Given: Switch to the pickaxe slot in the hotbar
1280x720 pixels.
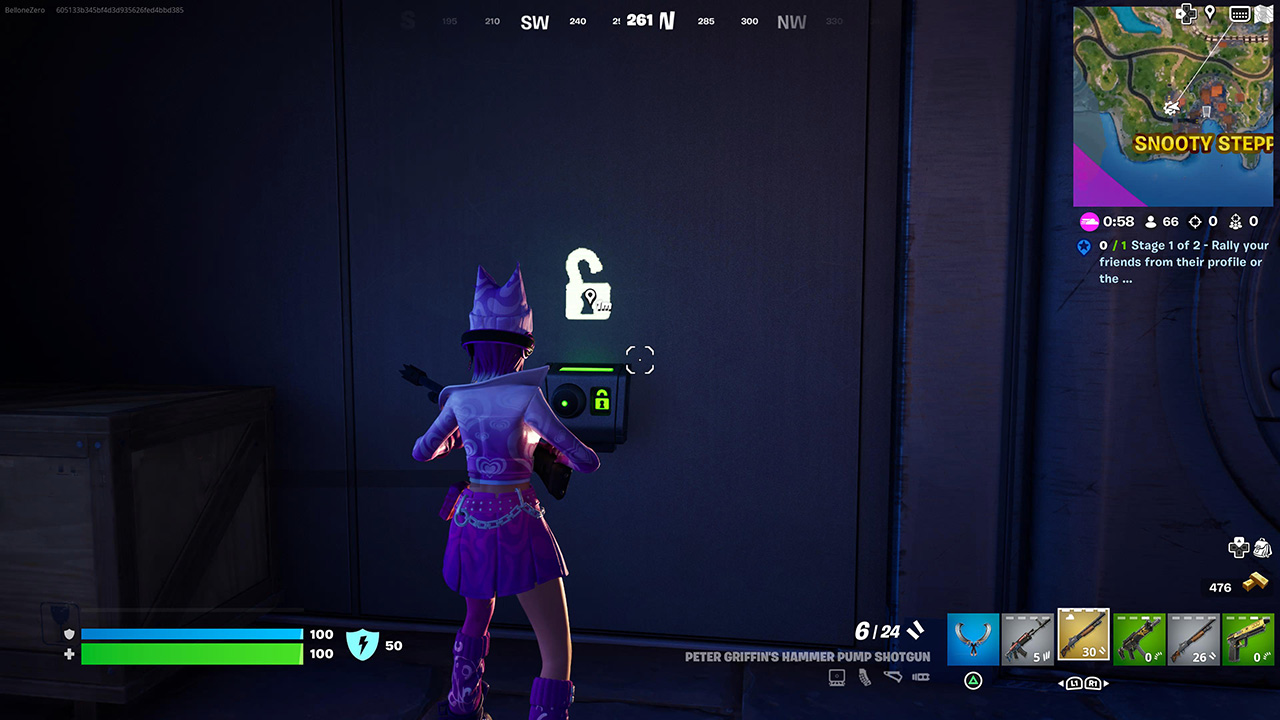Looking at the screenshot, I should pyautogui.click(x=972, y=638).
